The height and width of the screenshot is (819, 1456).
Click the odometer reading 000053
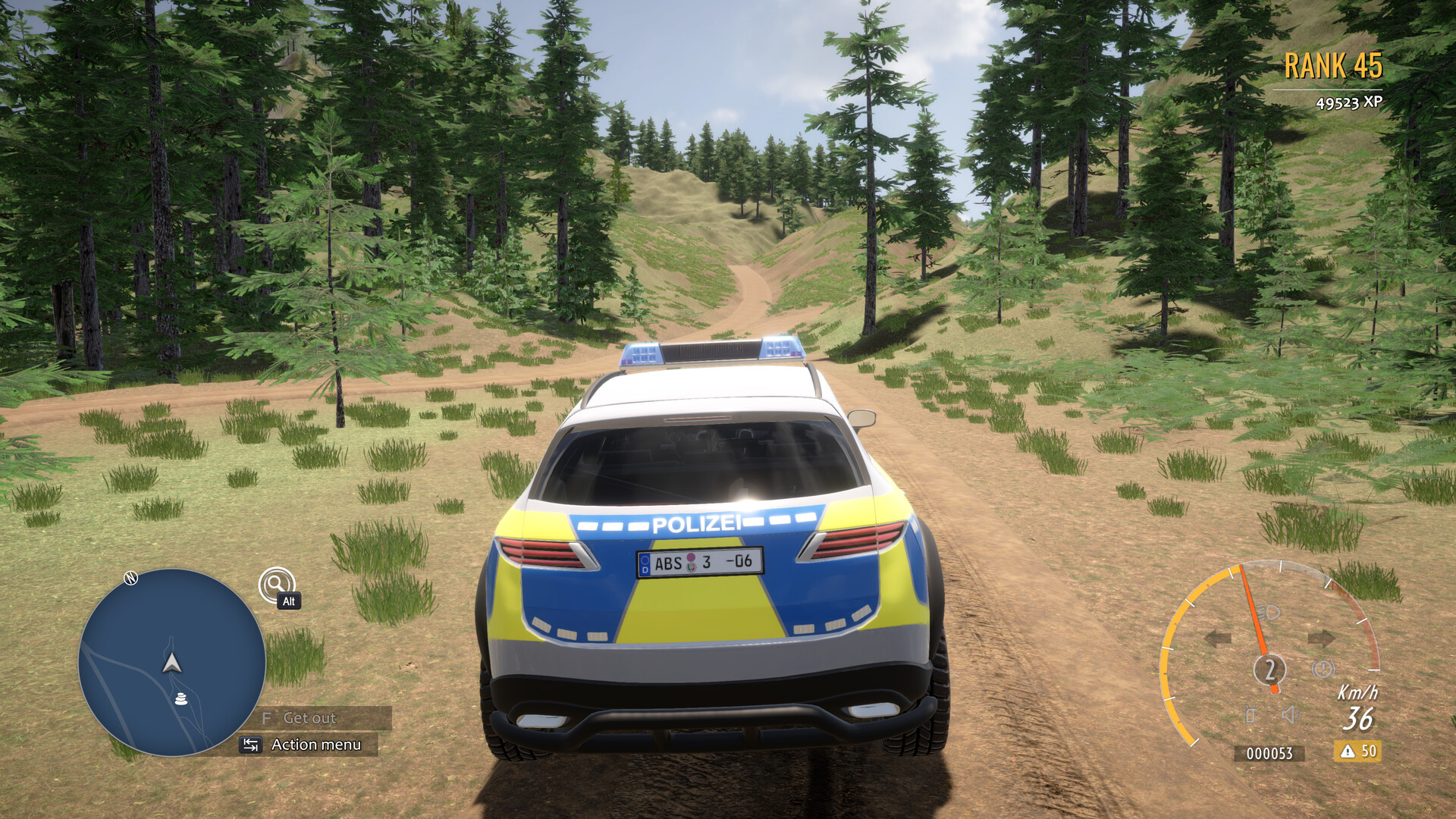click(1269, 753)
